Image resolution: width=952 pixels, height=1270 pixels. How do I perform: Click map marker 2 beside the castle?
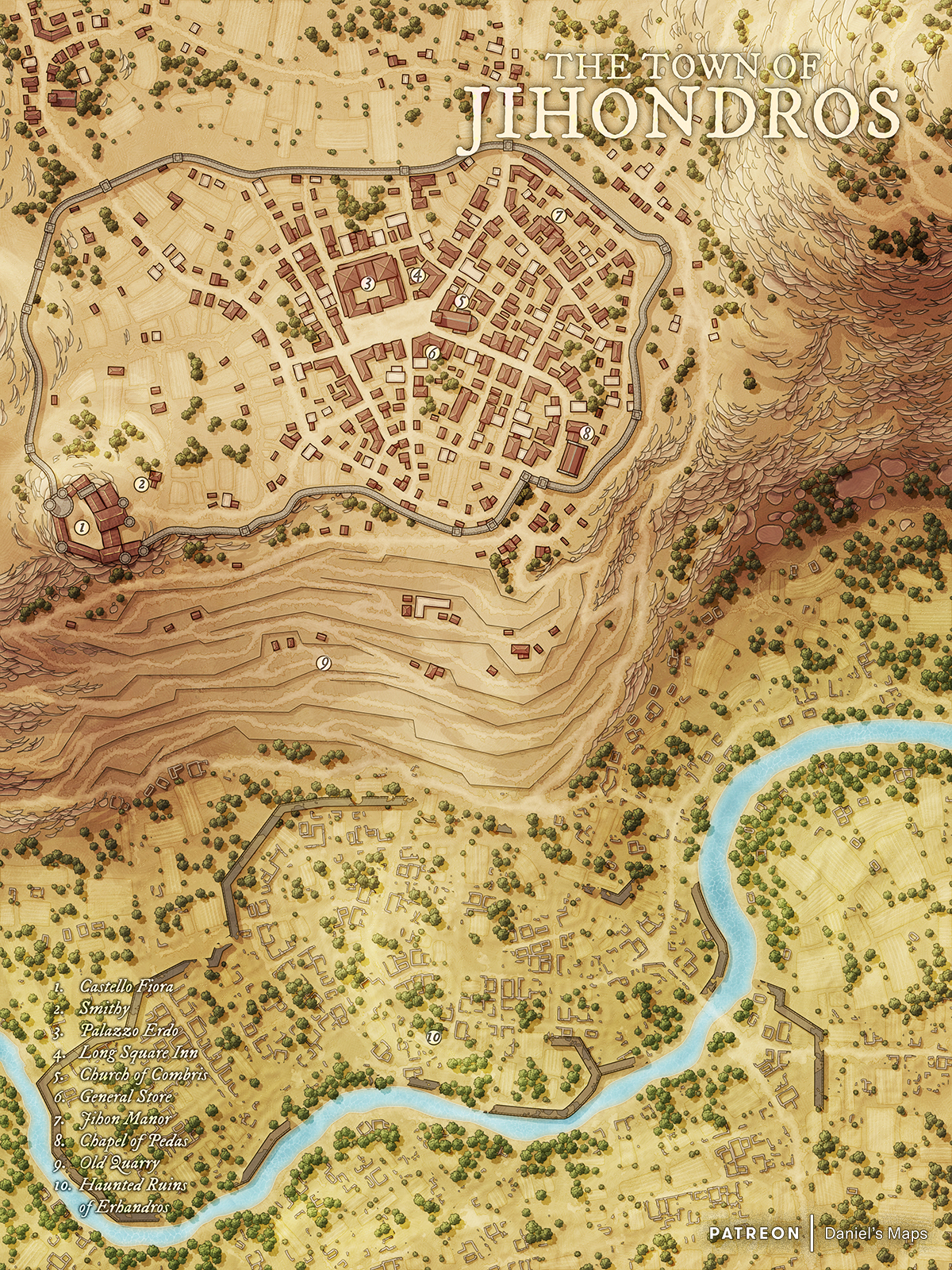[141, 483]
